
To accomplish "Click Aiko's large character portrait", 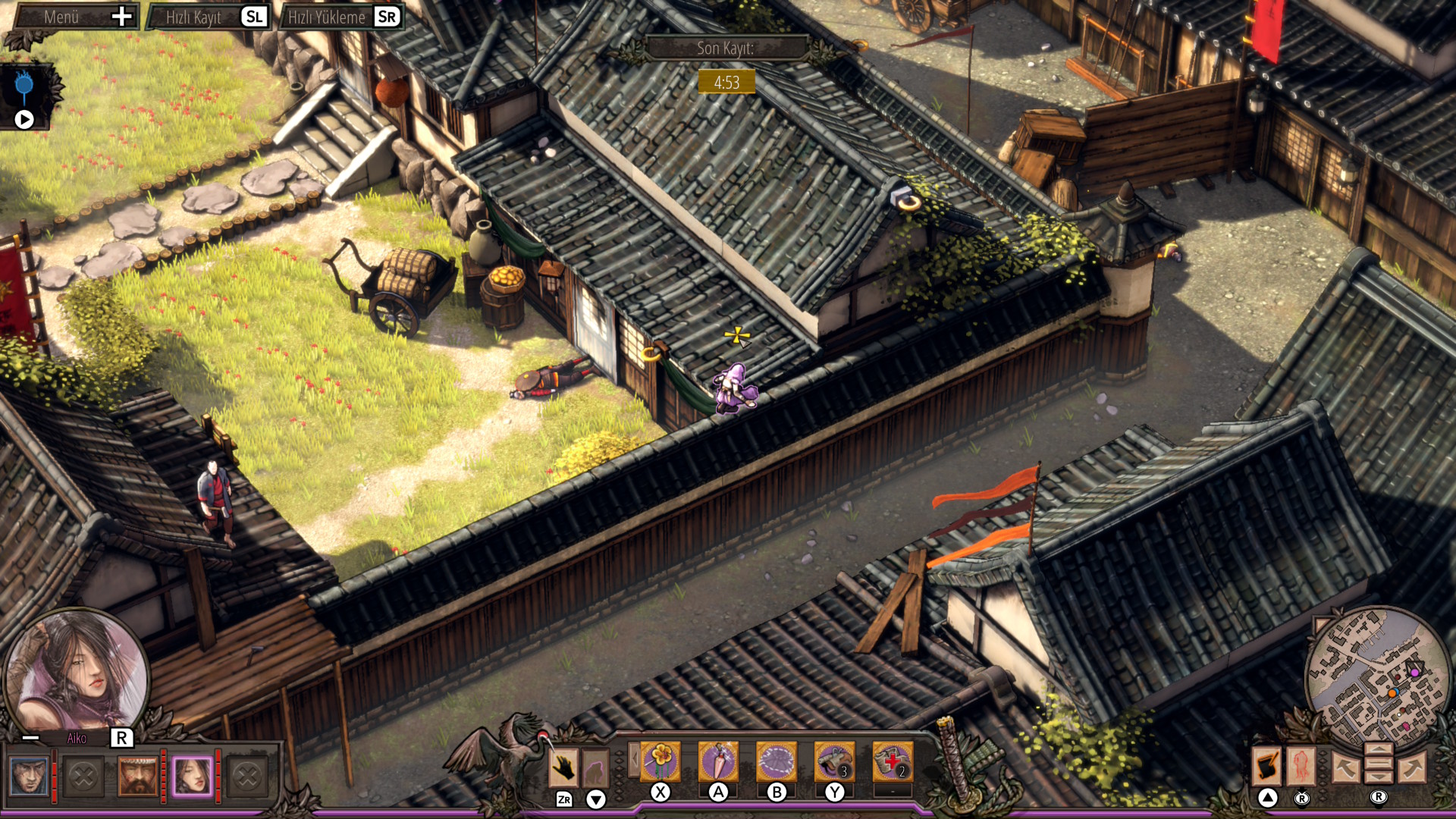I will [x=76, y=671].
